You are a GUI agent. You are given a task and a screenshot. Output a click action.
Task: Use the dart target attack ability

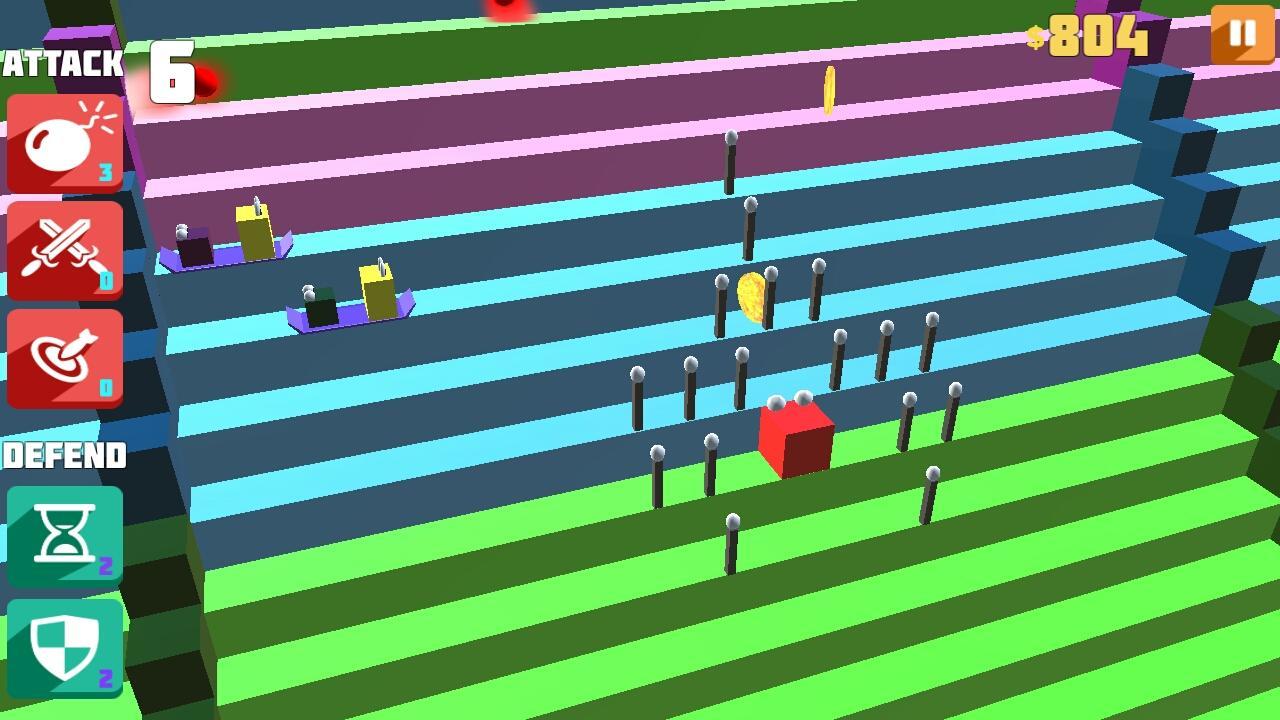pos(64,359)
